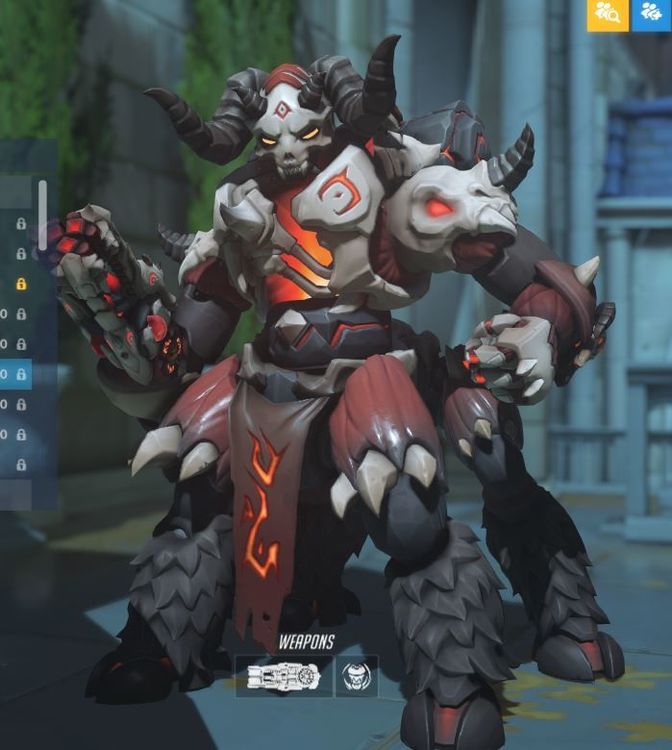
Task: Open the blue social group button
Action: [652, 14]
